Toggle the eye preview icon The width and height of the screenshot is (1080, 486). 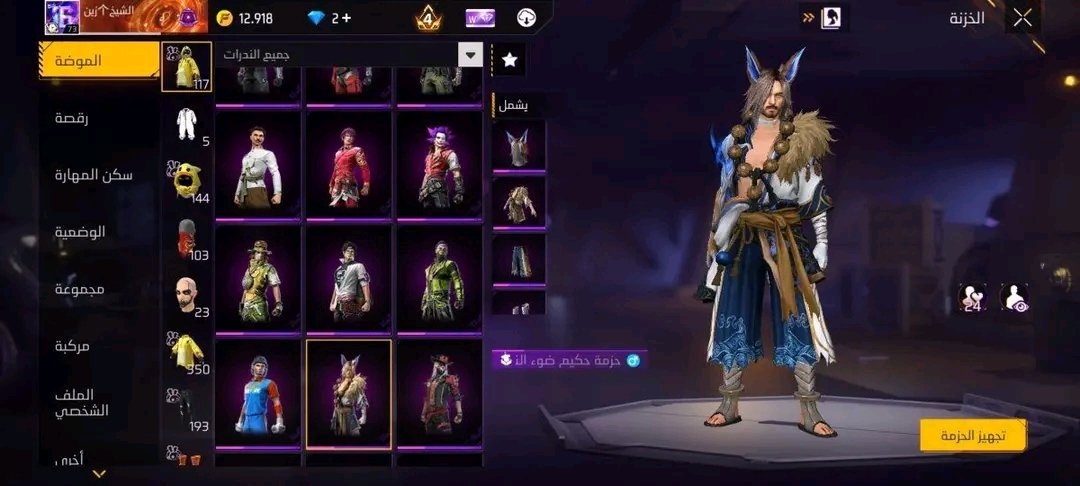1014,296
